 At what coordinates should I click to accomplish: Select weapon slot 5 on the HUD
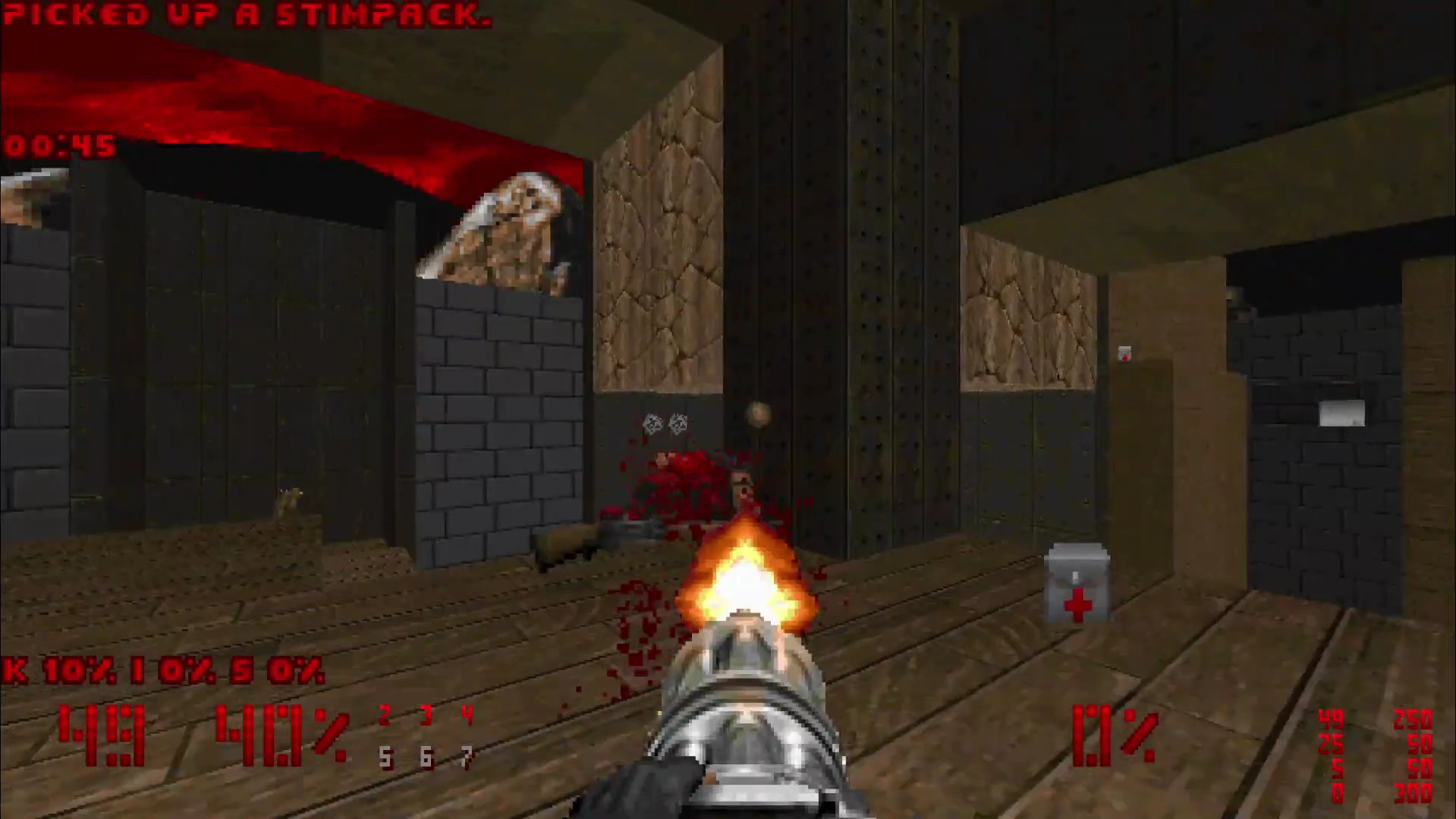[x=385, y=757]
